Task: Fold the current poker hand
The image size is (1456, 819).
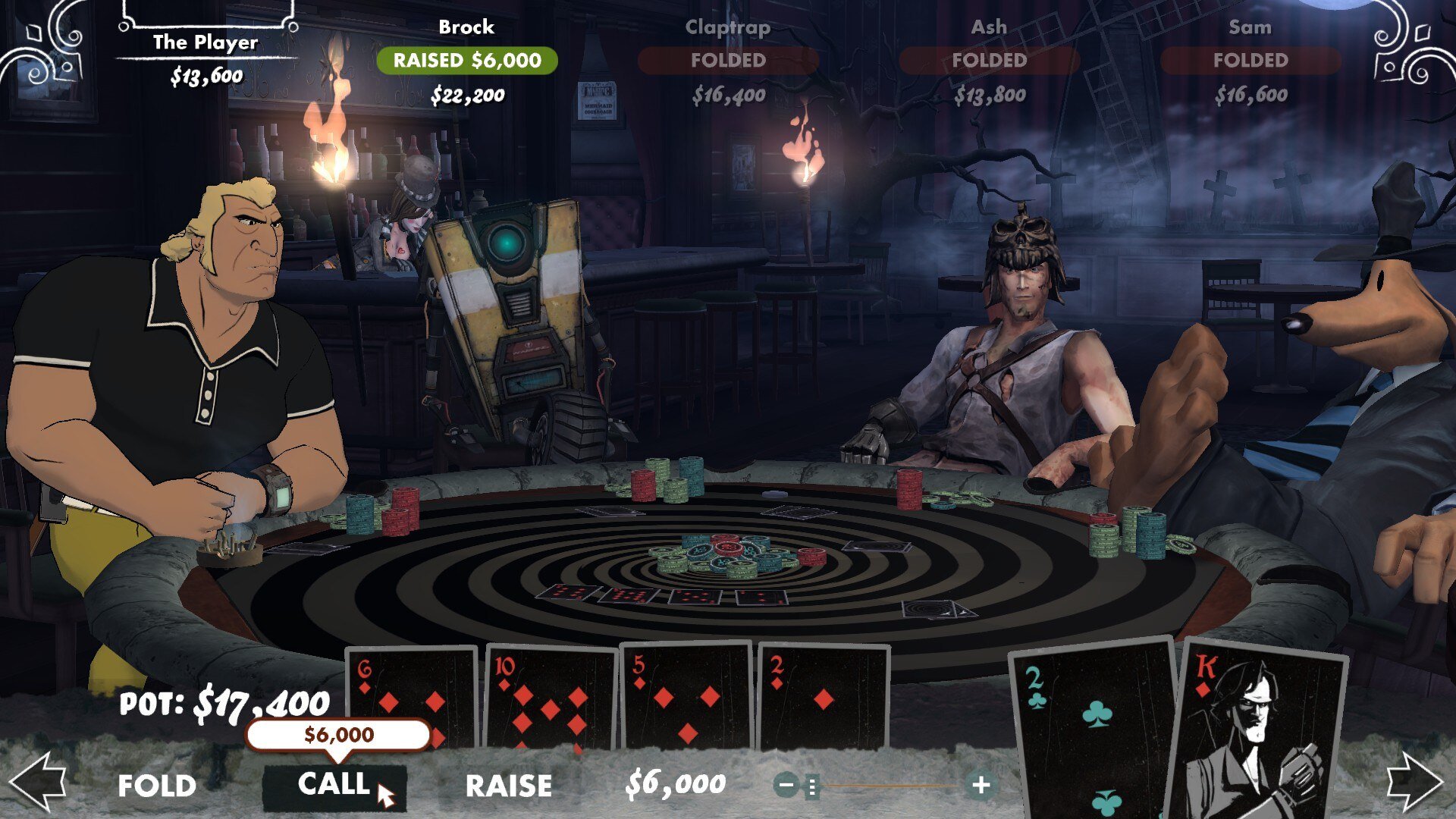Action: tap(157, 786)
